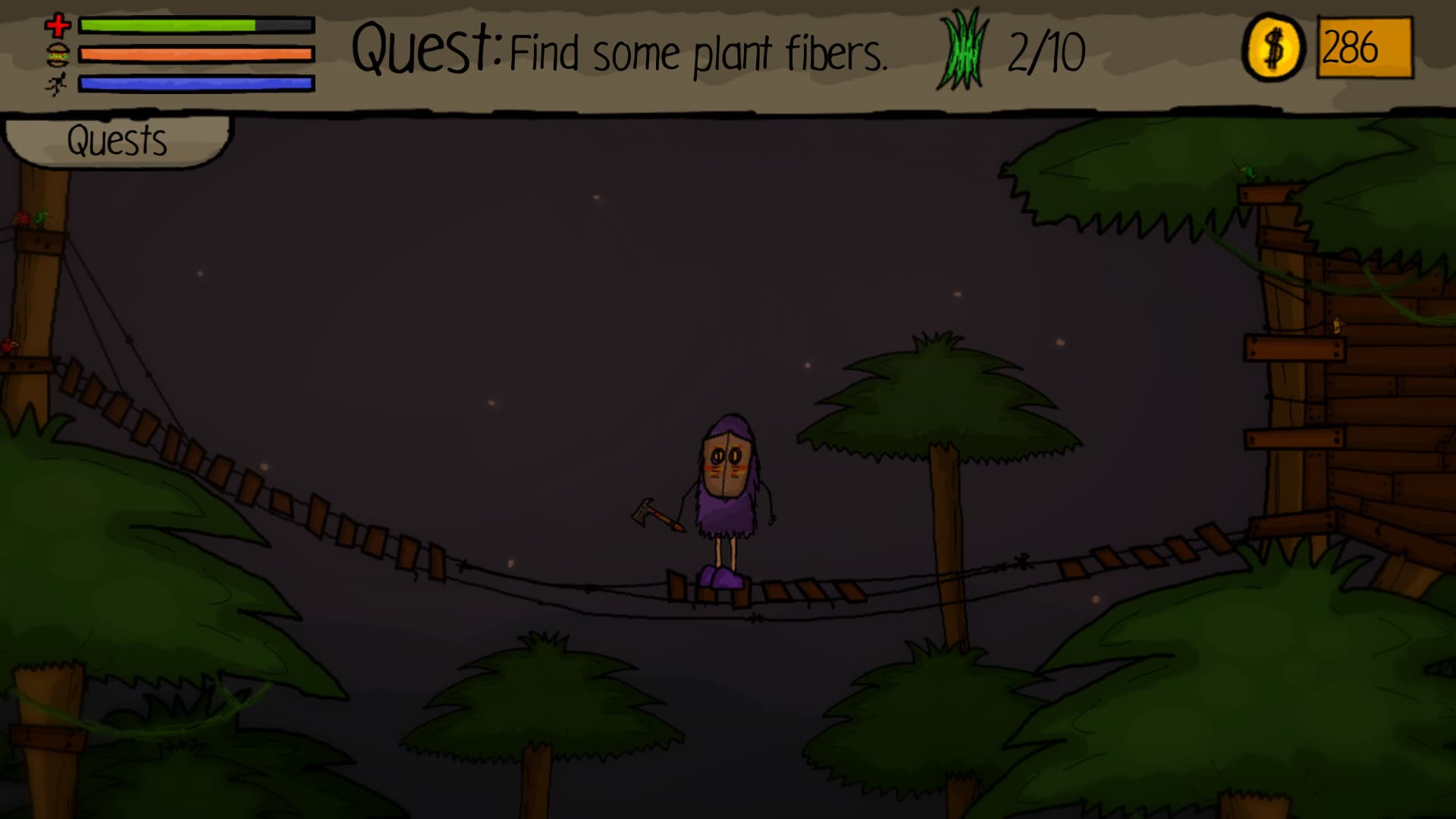
Task: Click the yellow bird on the treehouse wall
Action: 1338,325
